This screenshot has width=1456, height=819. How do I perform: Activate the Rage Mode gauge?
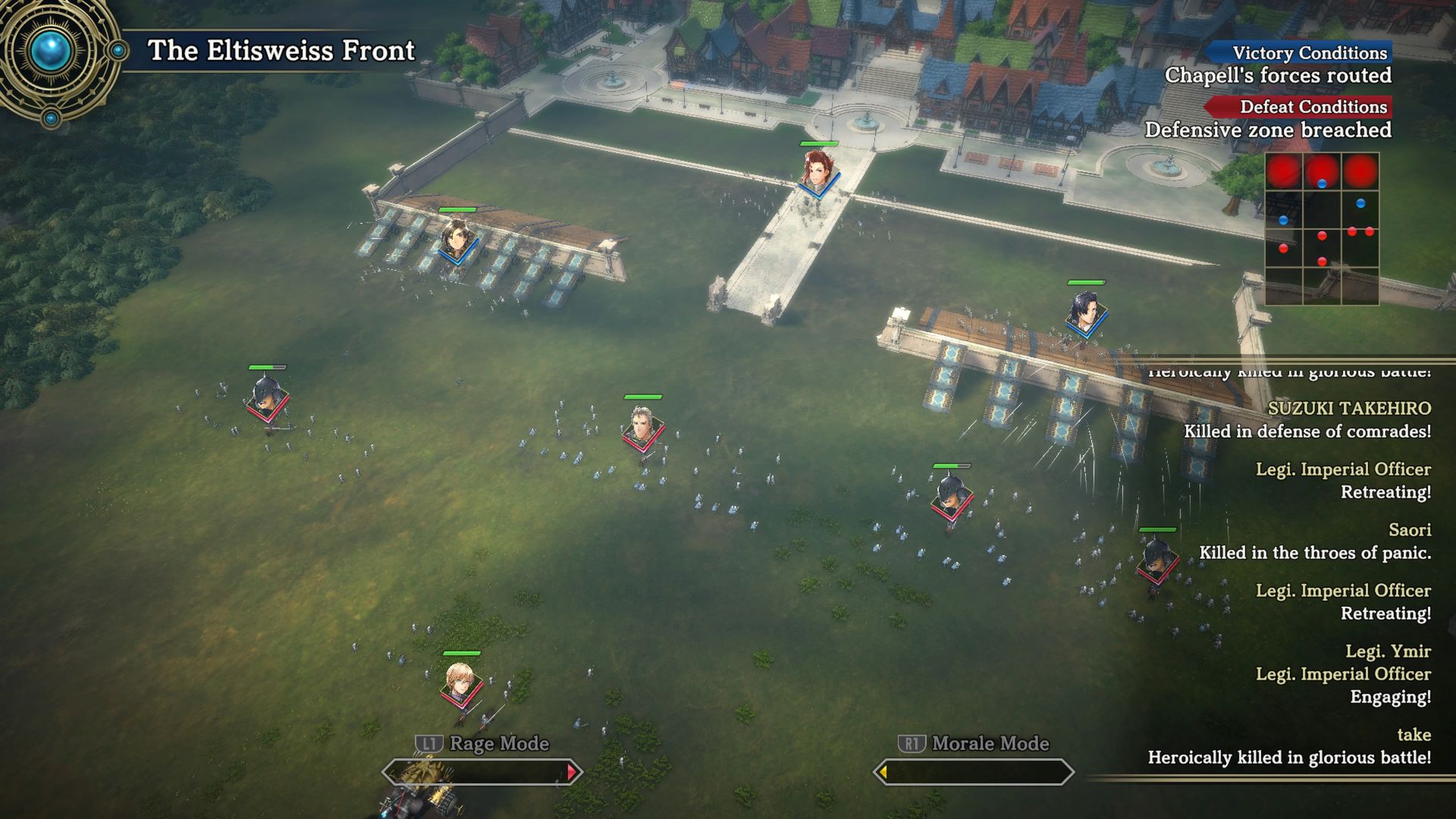point(482,772)
